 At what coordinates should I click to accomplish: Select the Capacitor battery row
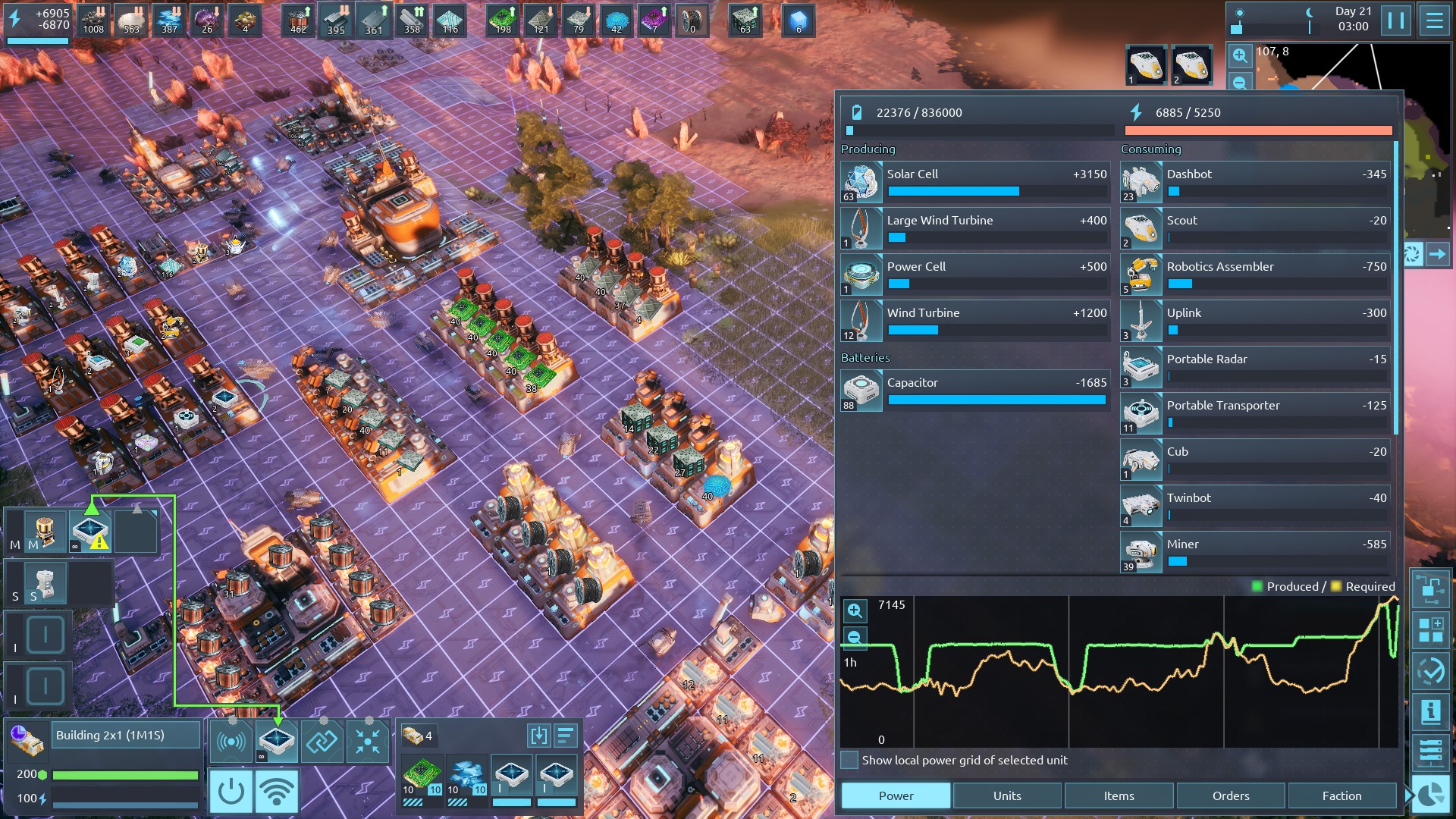(x=975, y=391)
